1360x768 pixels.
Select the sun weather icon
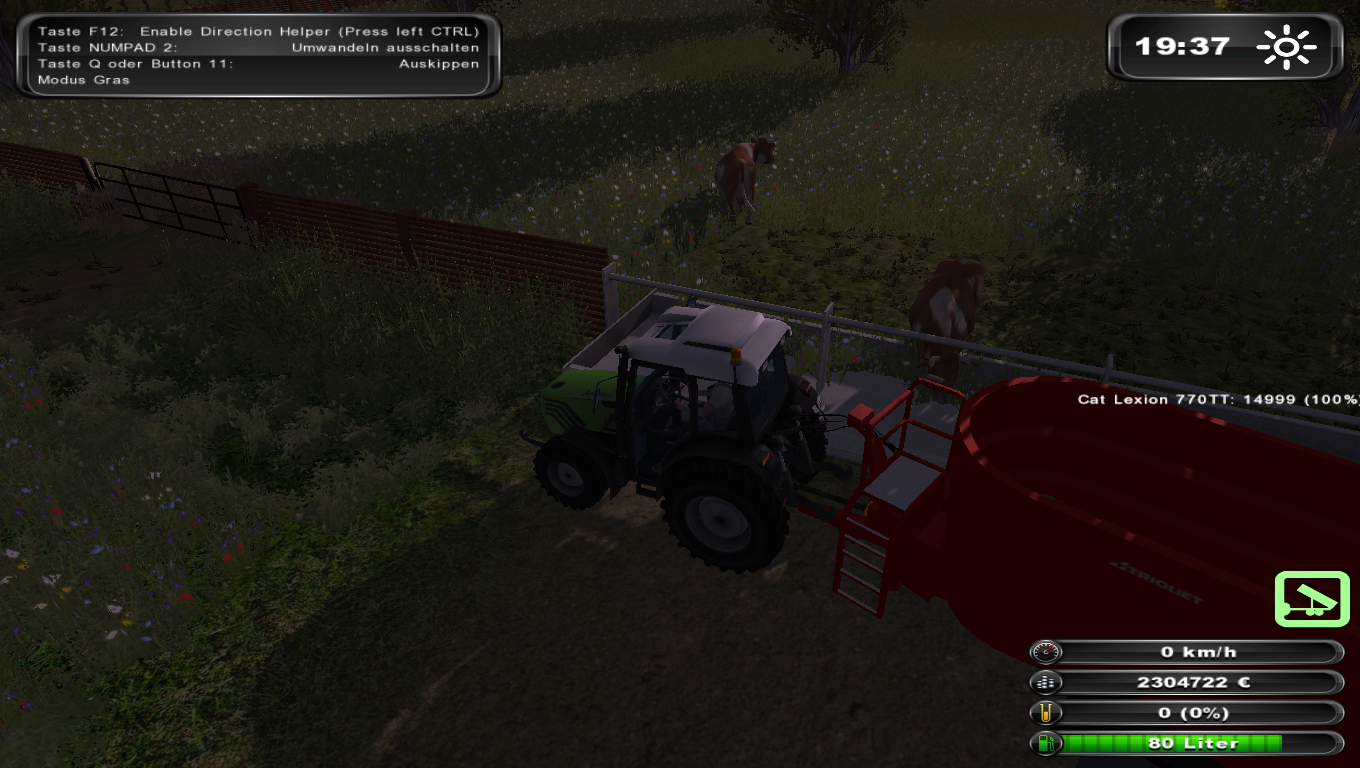pos(1288,46)
